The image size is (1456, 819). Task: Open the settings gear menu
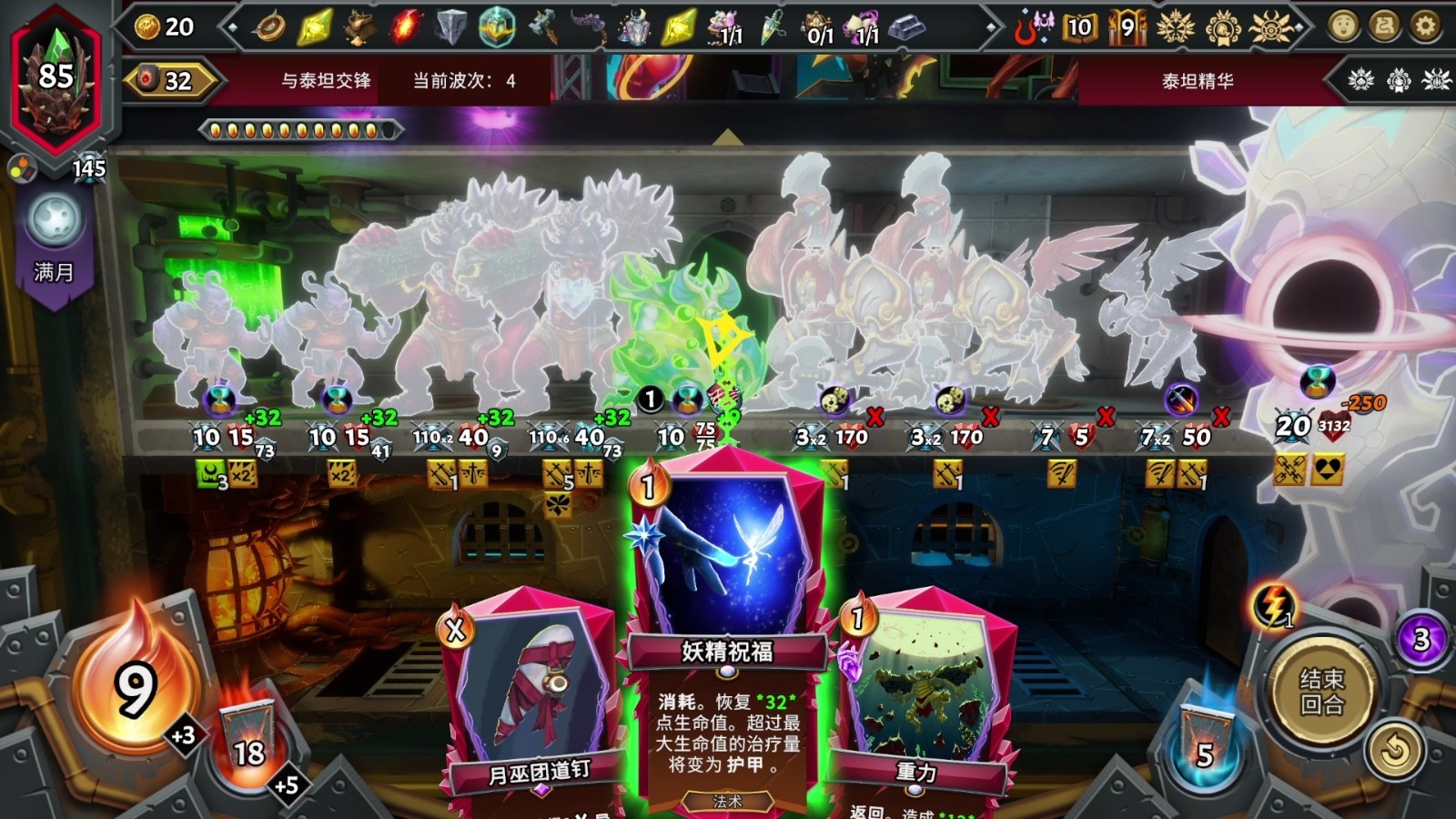pyautogui.click(x=1425, y=26)
